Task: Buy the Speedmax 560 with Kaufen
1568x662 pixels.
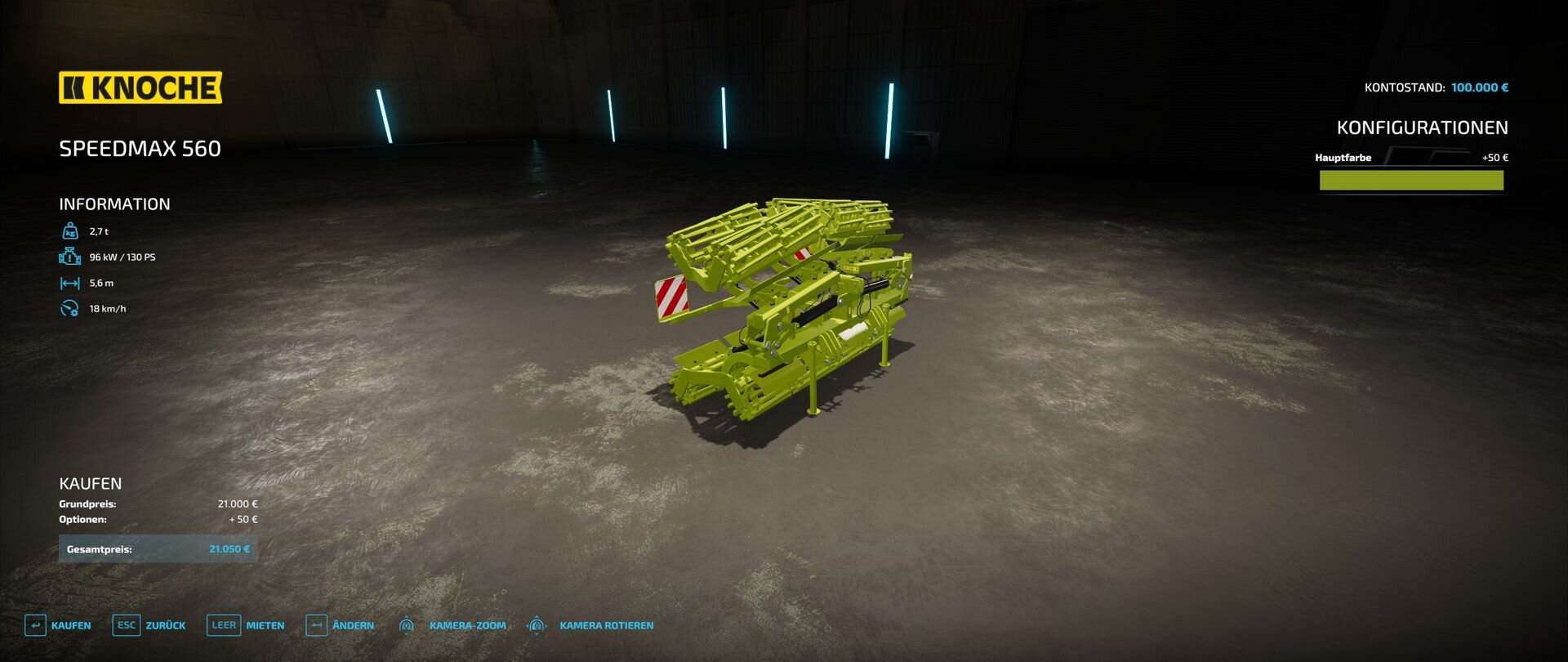Action: coord(58,625)
